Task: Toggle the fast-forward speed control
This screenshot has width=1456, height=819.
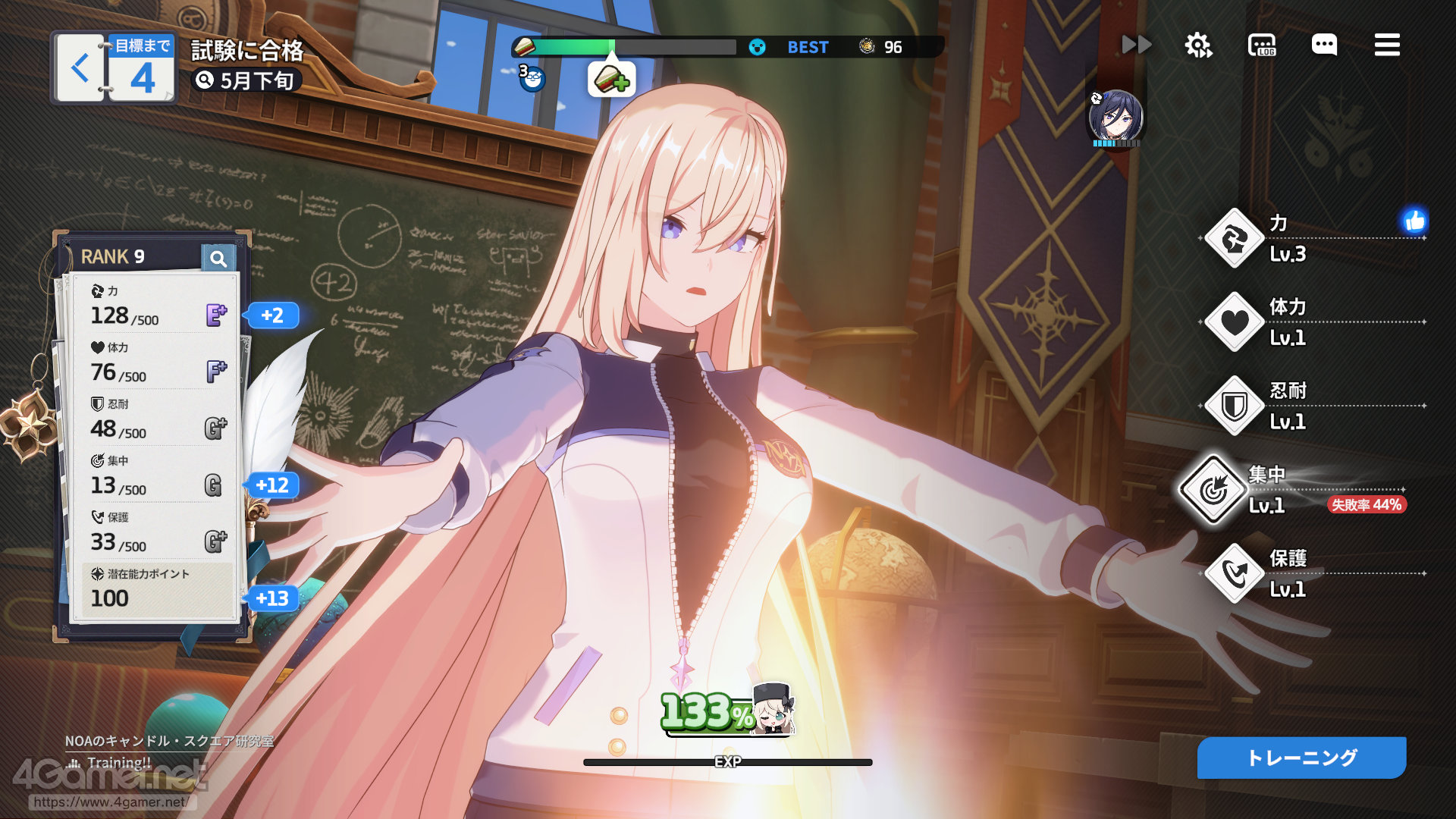Action: [x=1136, y=45]
